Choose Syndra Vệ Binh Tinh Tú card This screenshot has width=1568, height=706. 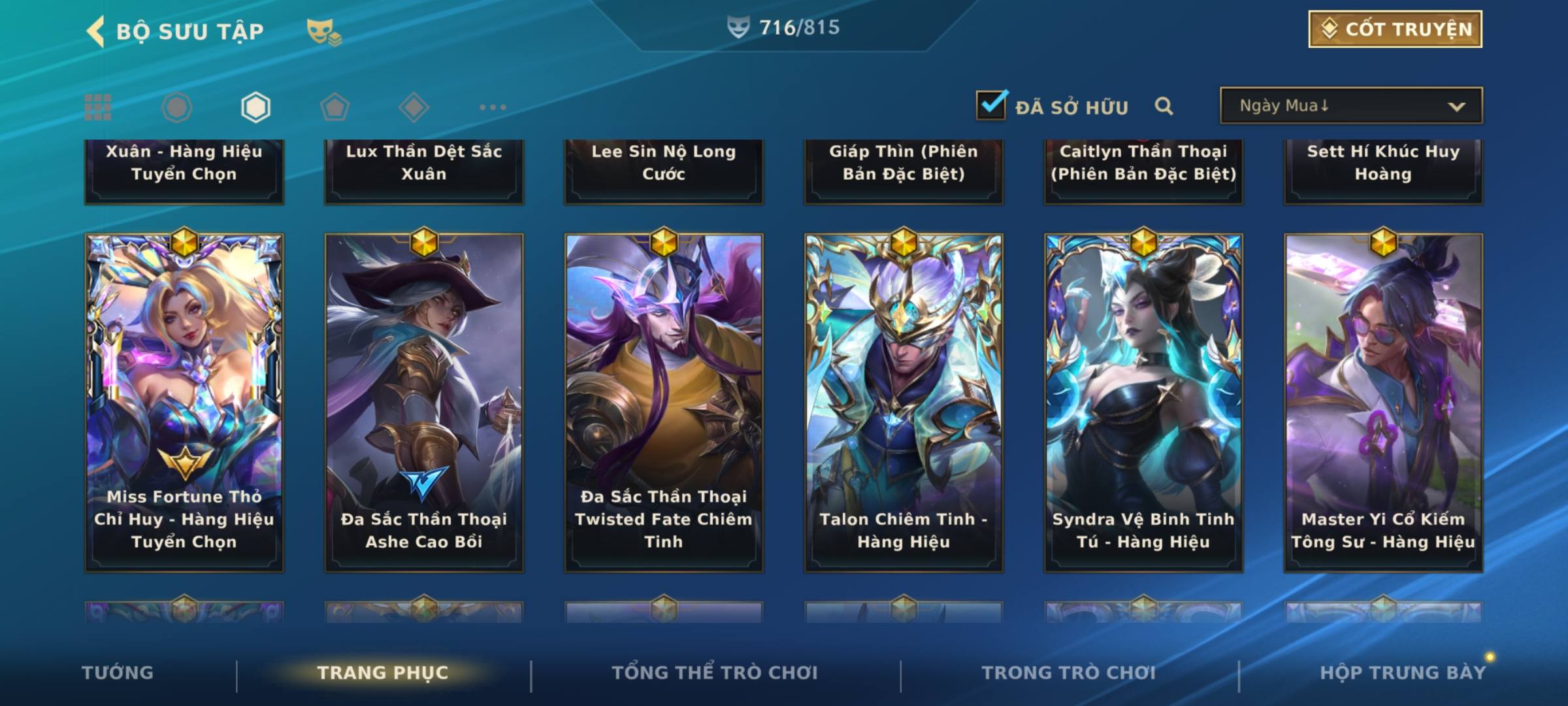1143,402
